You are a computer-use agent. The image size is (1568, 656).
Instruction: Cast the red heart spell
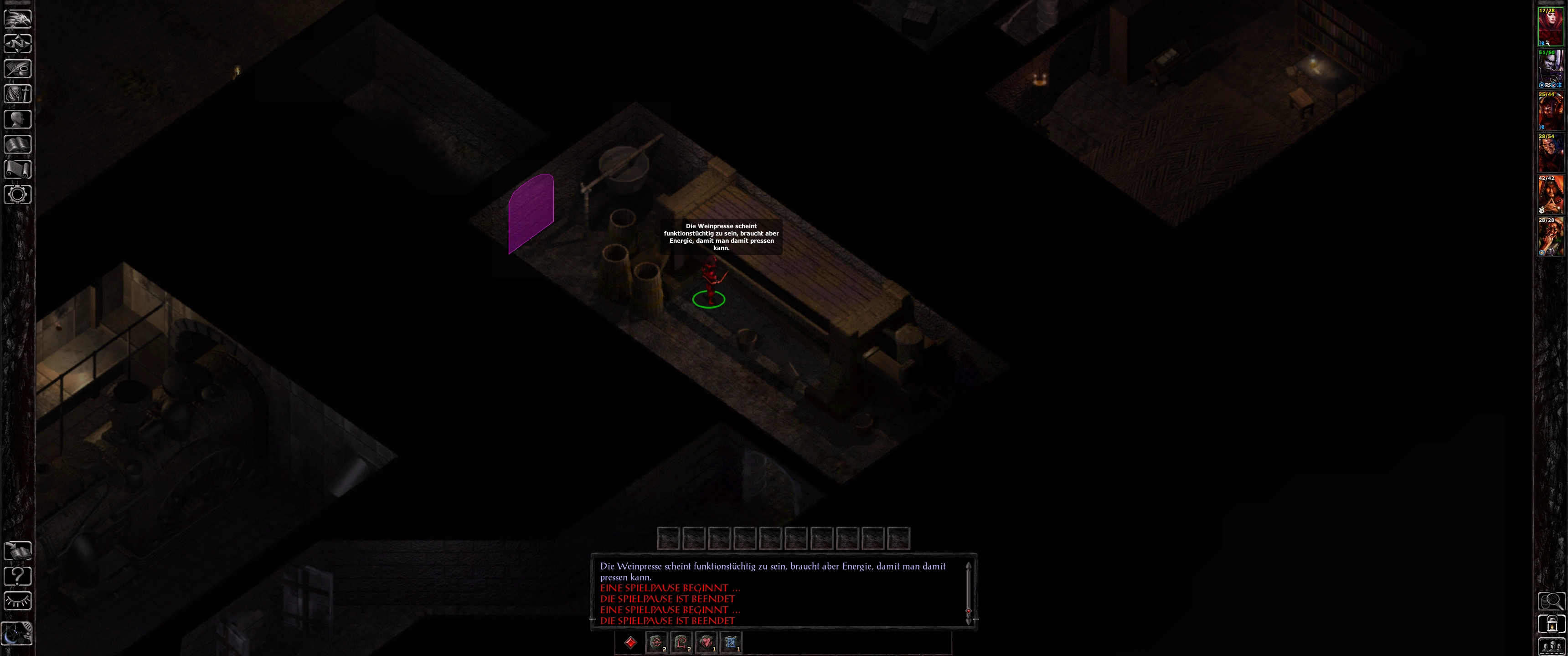click(706, 643)
